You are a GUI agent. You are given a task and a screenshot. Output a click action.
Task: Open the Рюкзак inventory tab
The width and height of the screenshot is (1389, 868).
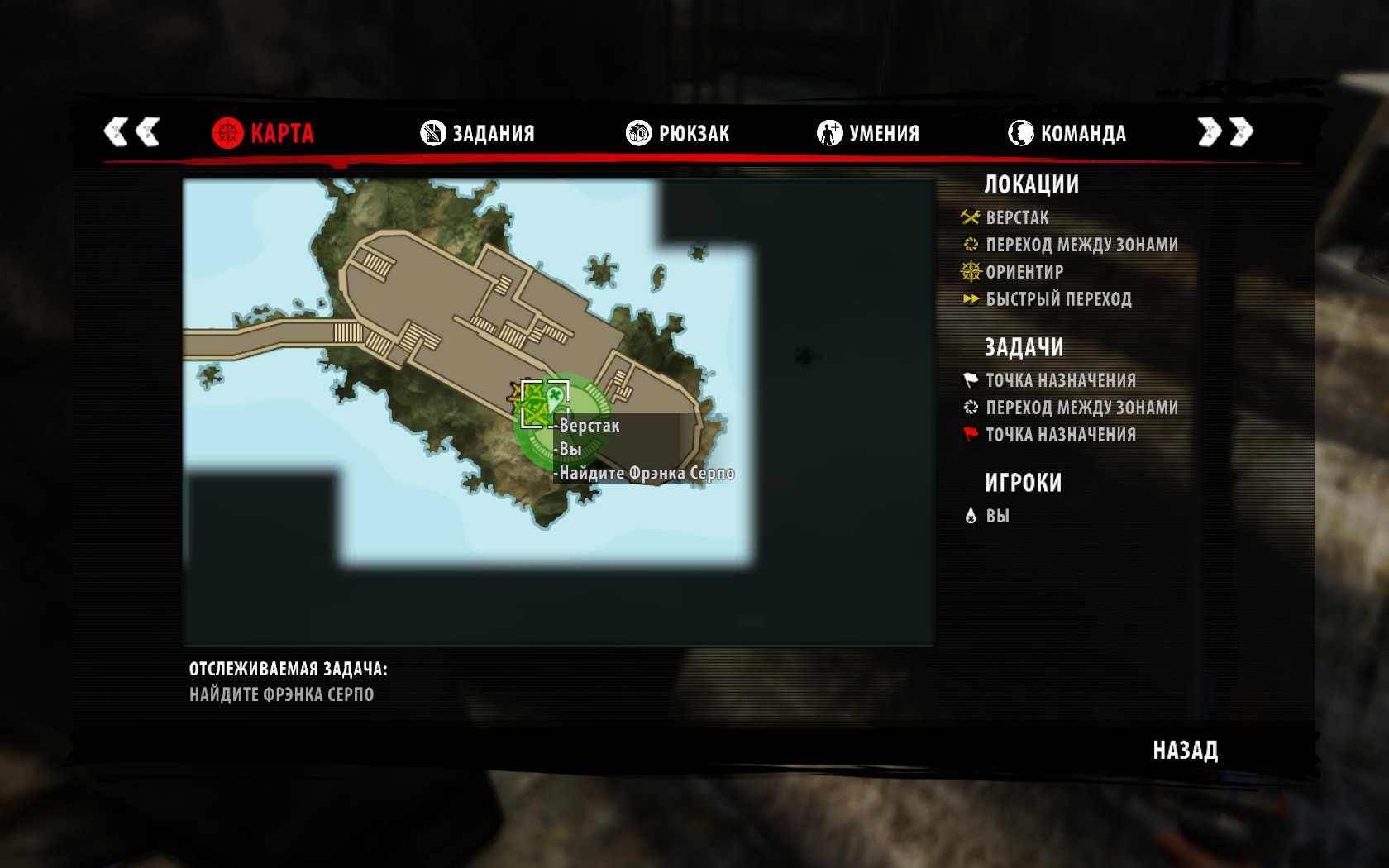678,133
